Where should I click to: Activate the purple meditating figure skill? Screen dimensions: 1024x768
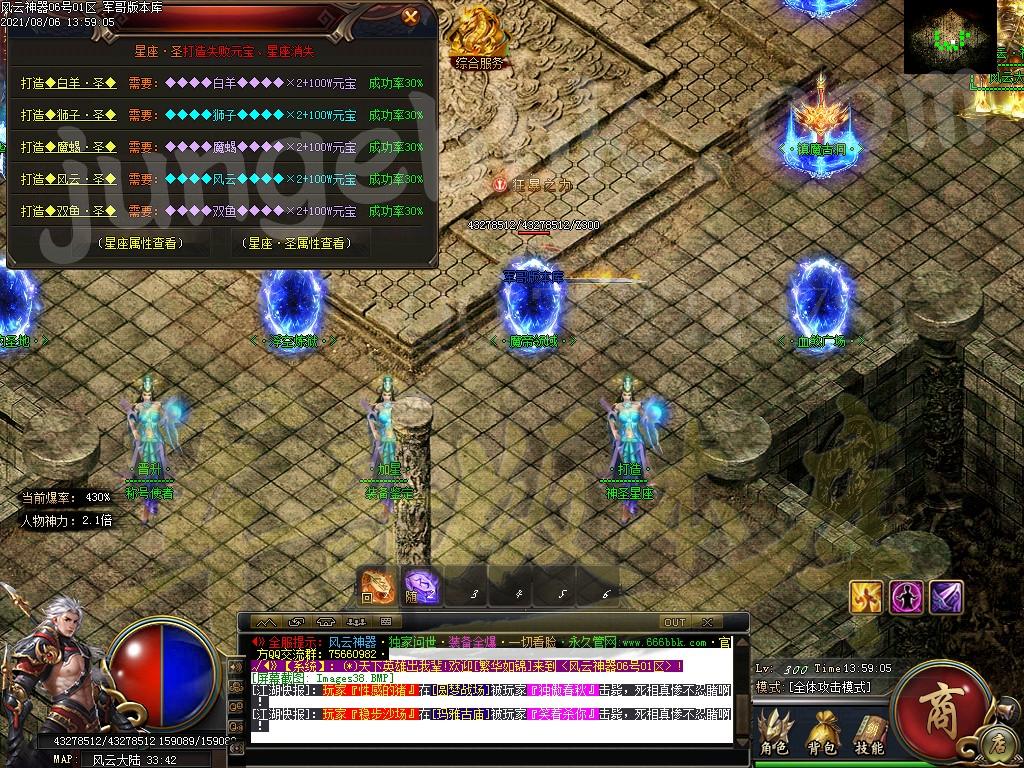click(x=906, y=597)
